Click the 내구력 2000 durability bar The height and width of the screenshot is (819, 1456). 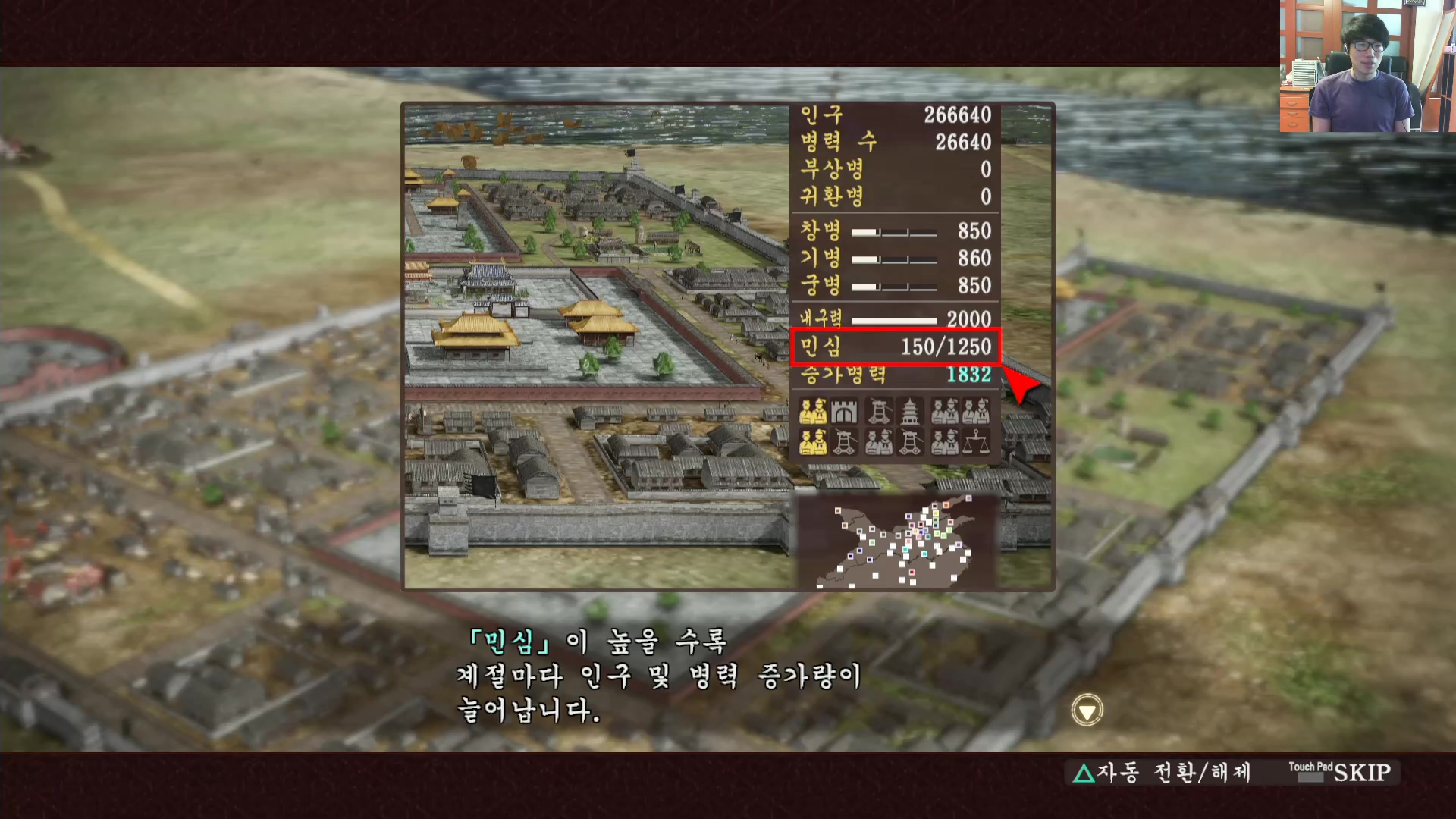pyautogui.click(x=893, y=319)
